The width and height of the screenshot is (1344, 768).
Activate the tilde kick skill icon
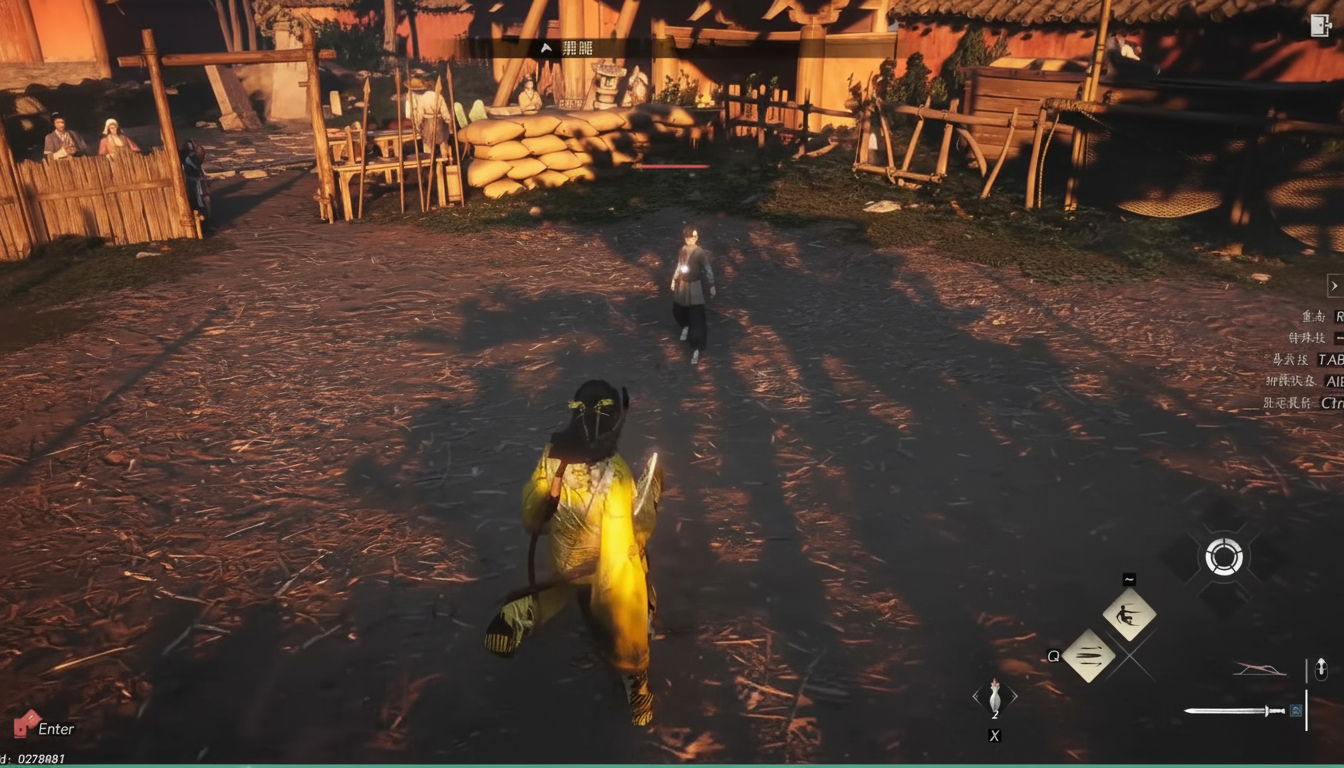pos(1130,614)
